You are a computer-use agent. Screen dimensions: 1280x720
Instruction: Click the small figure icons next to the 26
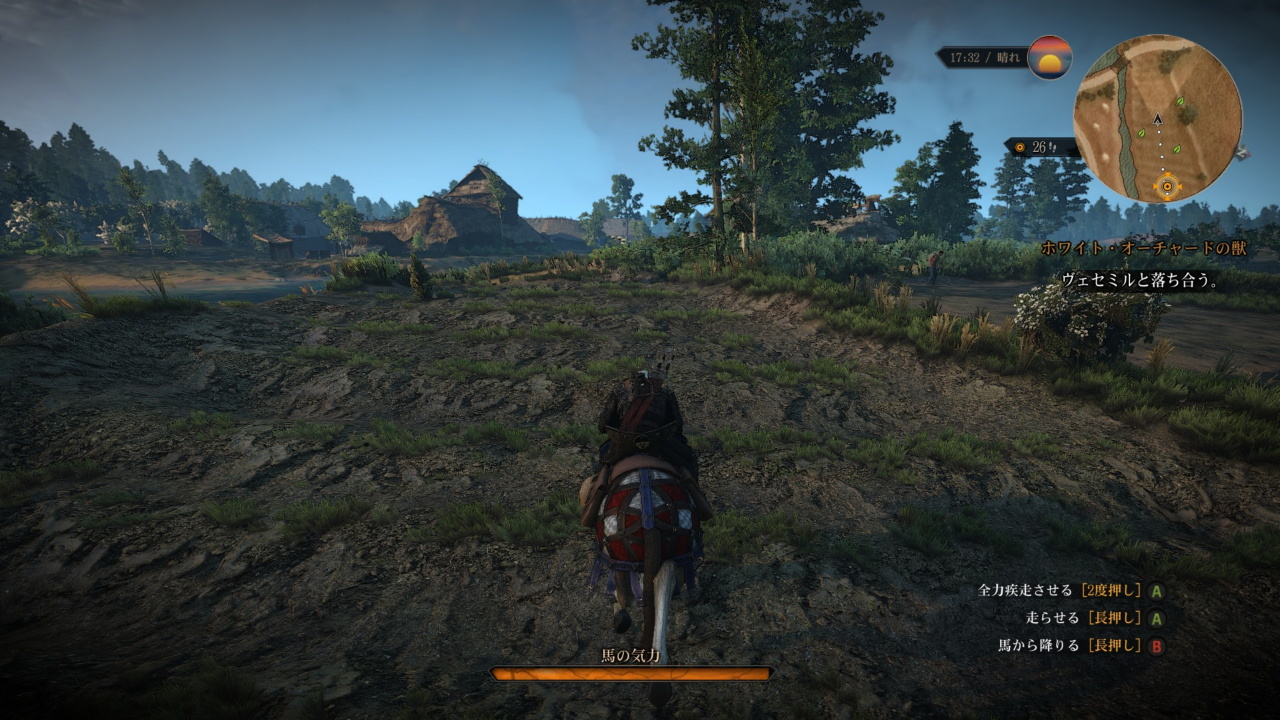pos(1051,147)
